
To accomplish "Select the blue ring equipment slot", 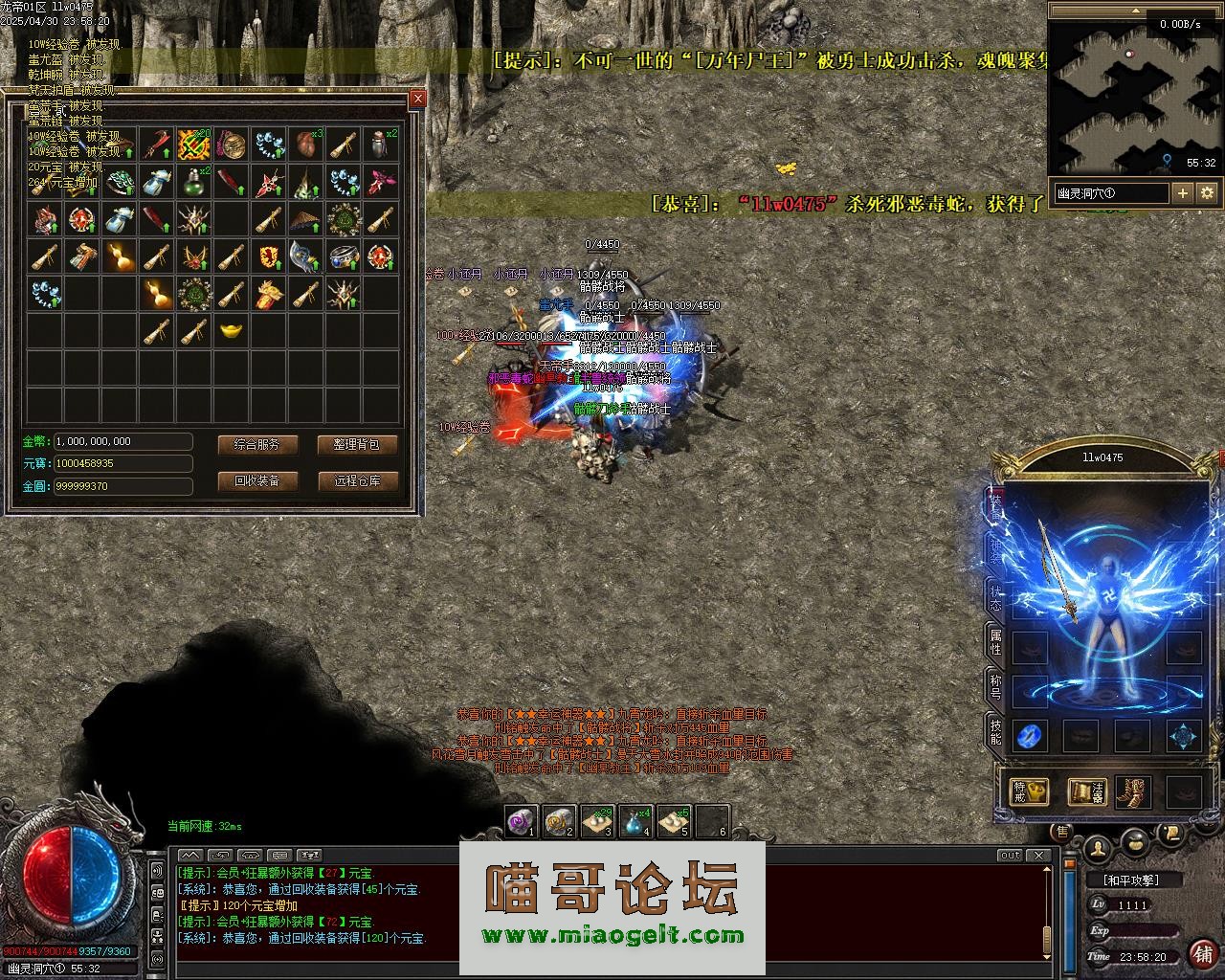I will click(1030, 736).
